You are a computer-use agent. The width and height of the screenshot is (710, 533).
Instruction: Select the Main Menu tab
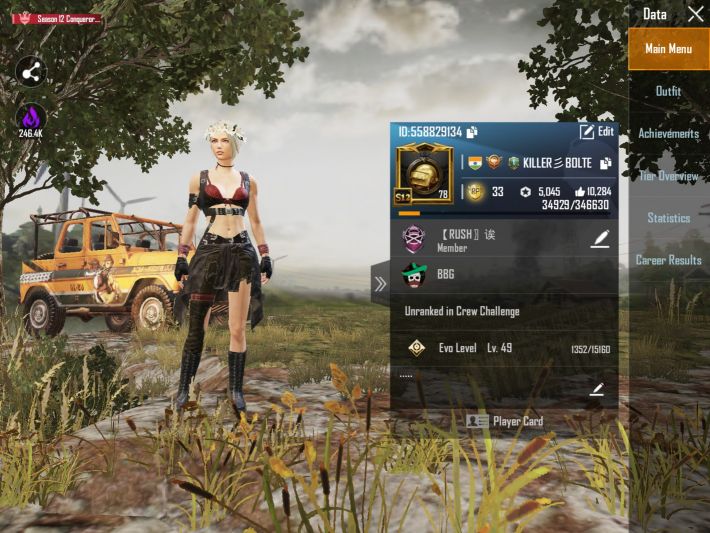[x=668, y=49]
